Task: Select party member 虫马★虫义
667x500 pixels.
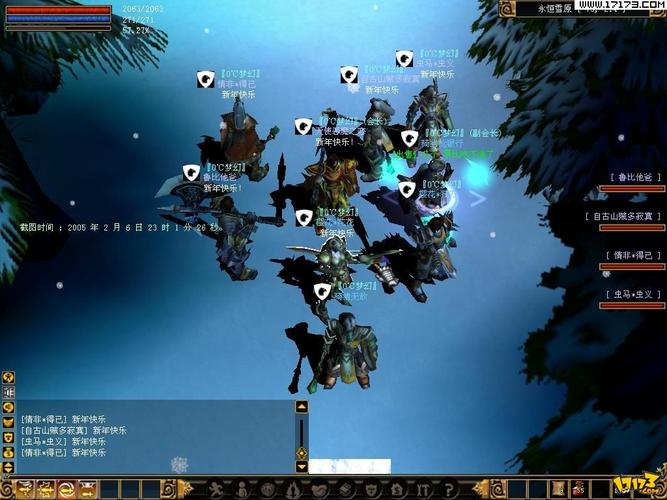Action: pos(632,293)
